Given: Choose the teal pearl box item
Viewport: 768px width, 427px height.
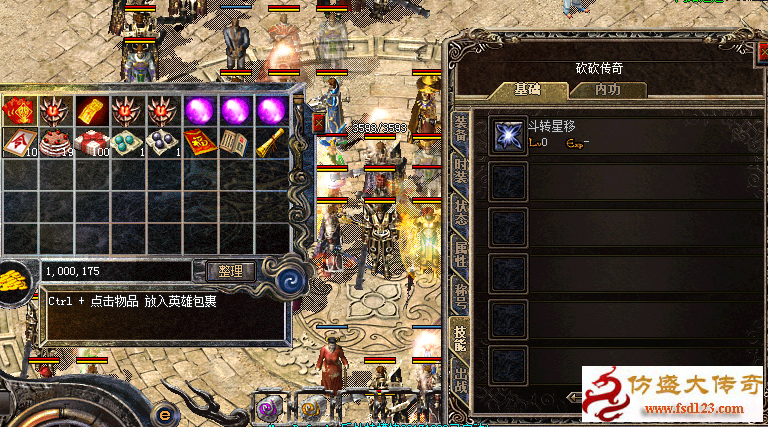Looking at the screenshot, I should (127, 143).
